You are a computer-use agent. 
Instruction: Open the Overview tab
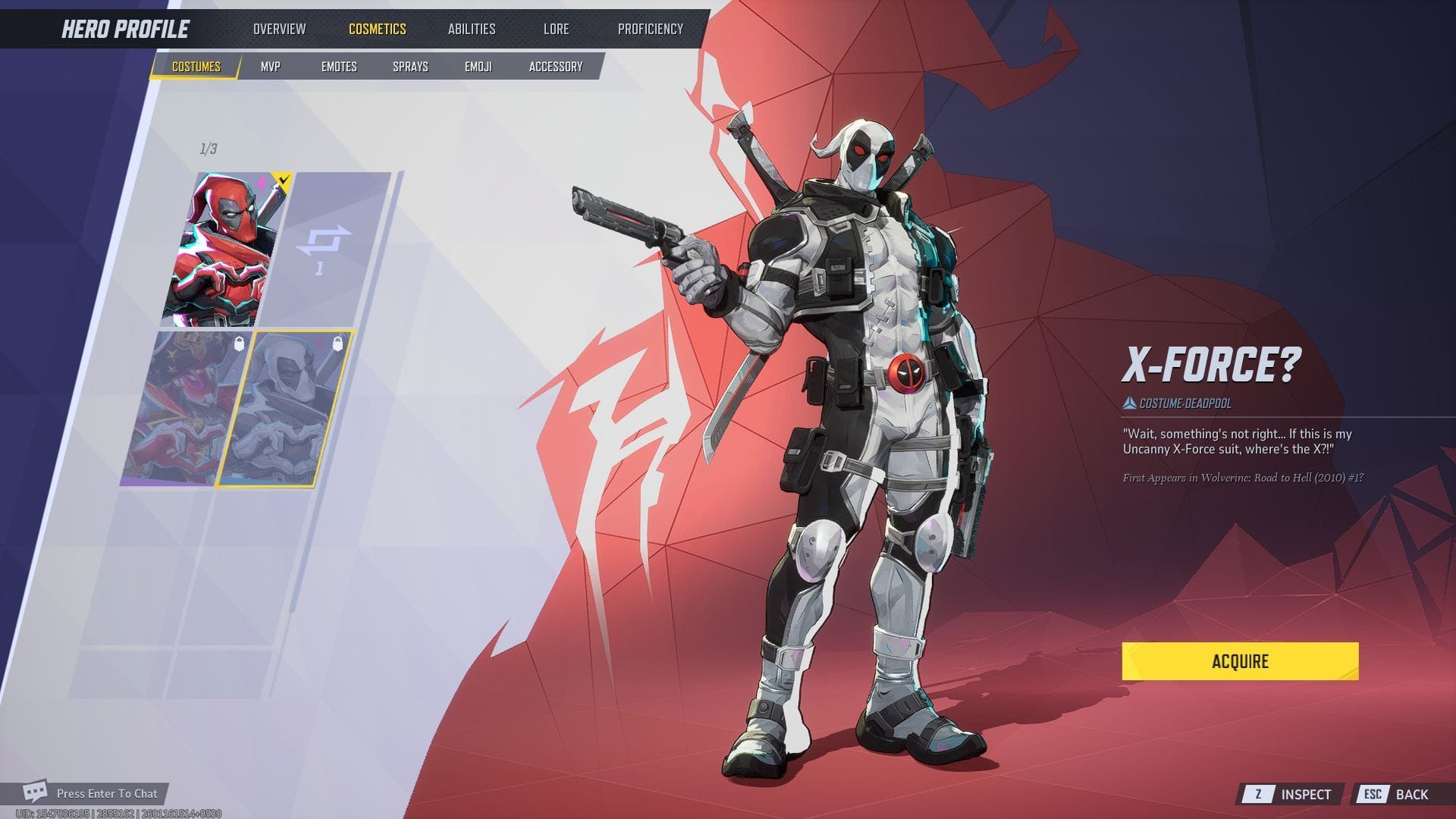click(279, 29)
